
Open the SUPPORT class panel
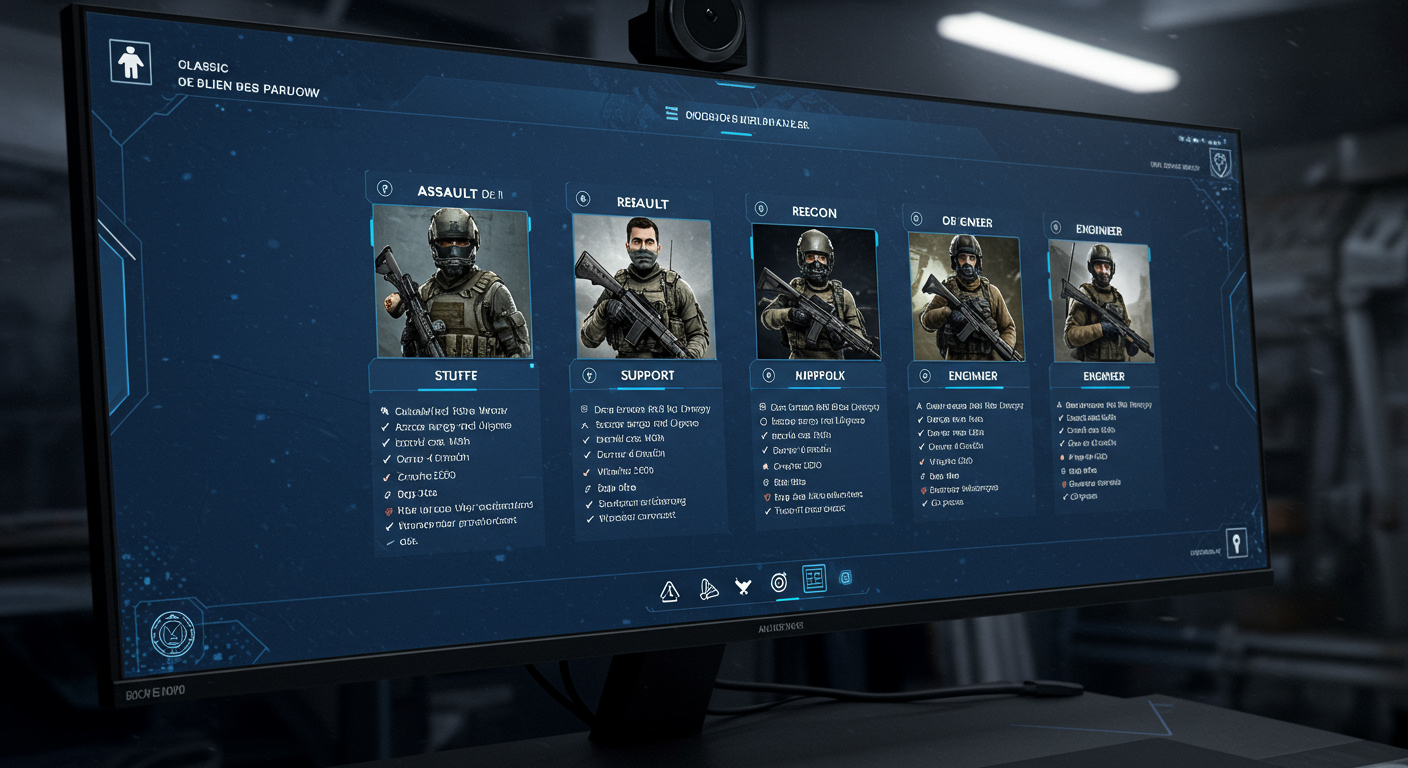coord(647,376)
